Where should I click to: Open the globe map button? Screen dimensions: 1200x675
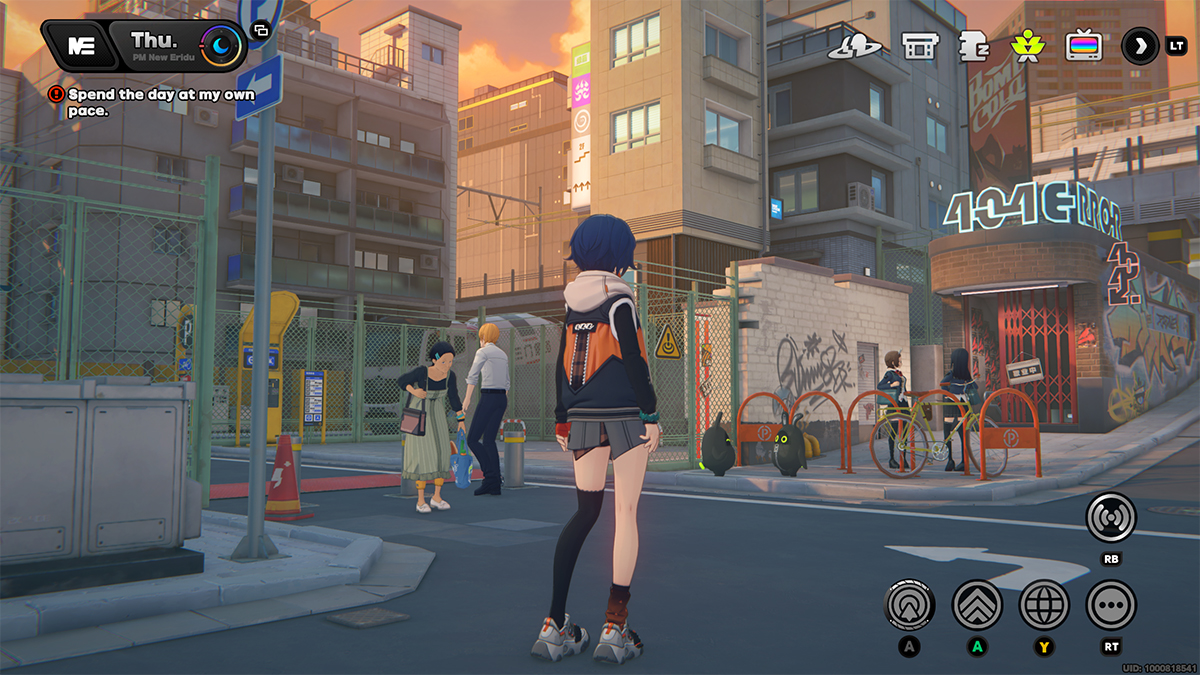1044,604
